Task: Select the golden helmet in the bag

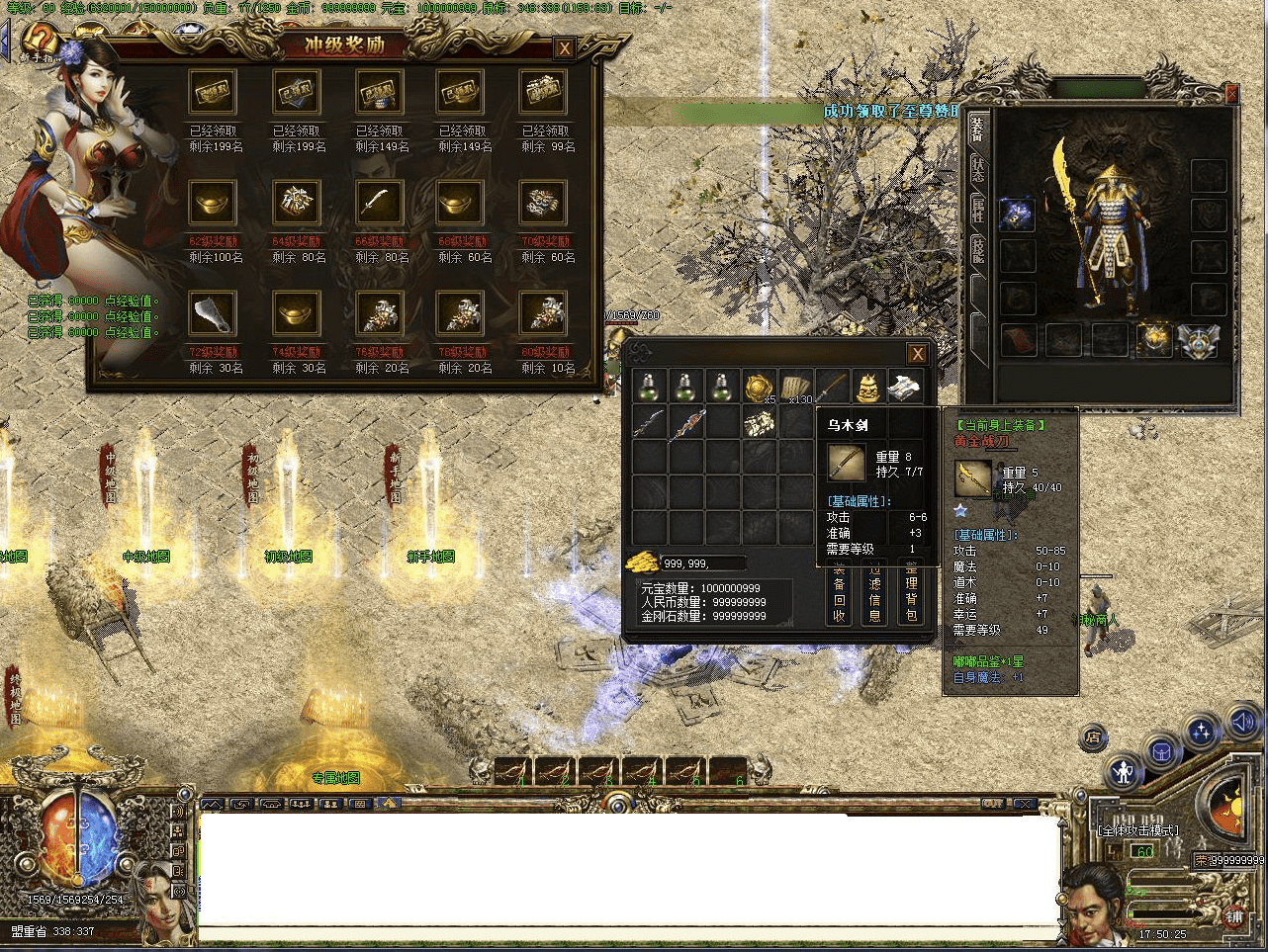Action: pos(868,387)
